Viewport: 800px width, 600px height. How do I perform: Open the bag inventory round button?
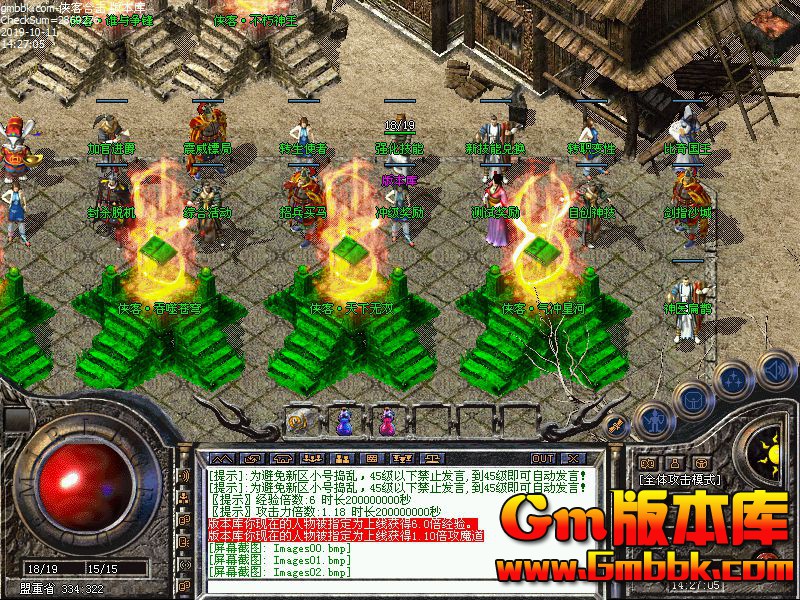pyautogui.click(x=692, y=398)
